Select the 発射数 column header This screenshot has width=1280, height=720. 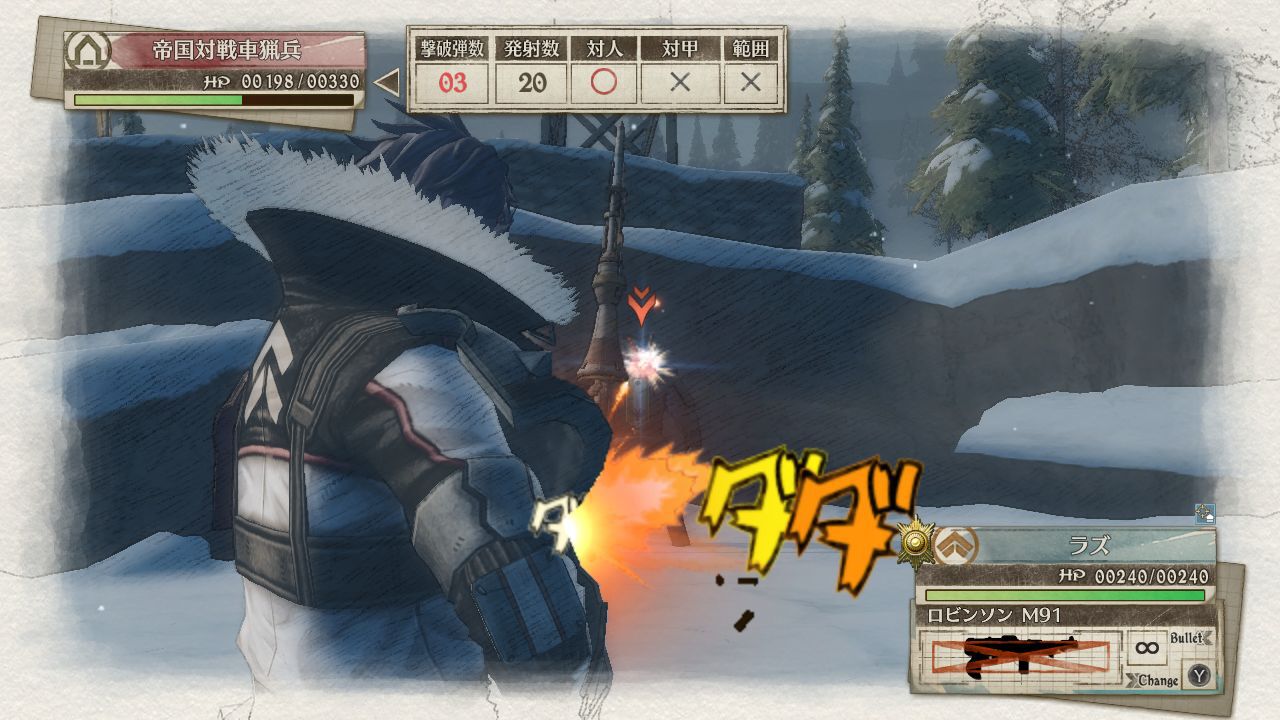point(531,45)
